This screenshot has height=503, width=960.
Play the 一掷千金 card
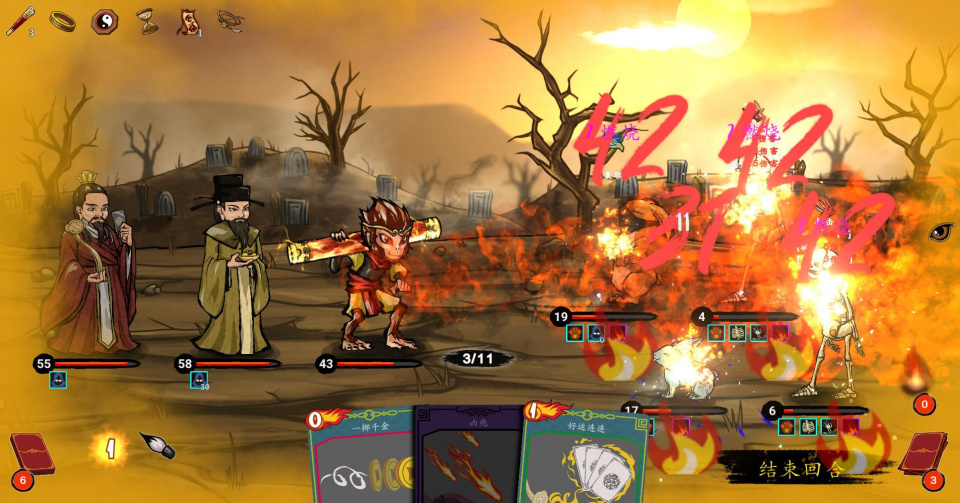pyautogui.click(x=360, y=460)
